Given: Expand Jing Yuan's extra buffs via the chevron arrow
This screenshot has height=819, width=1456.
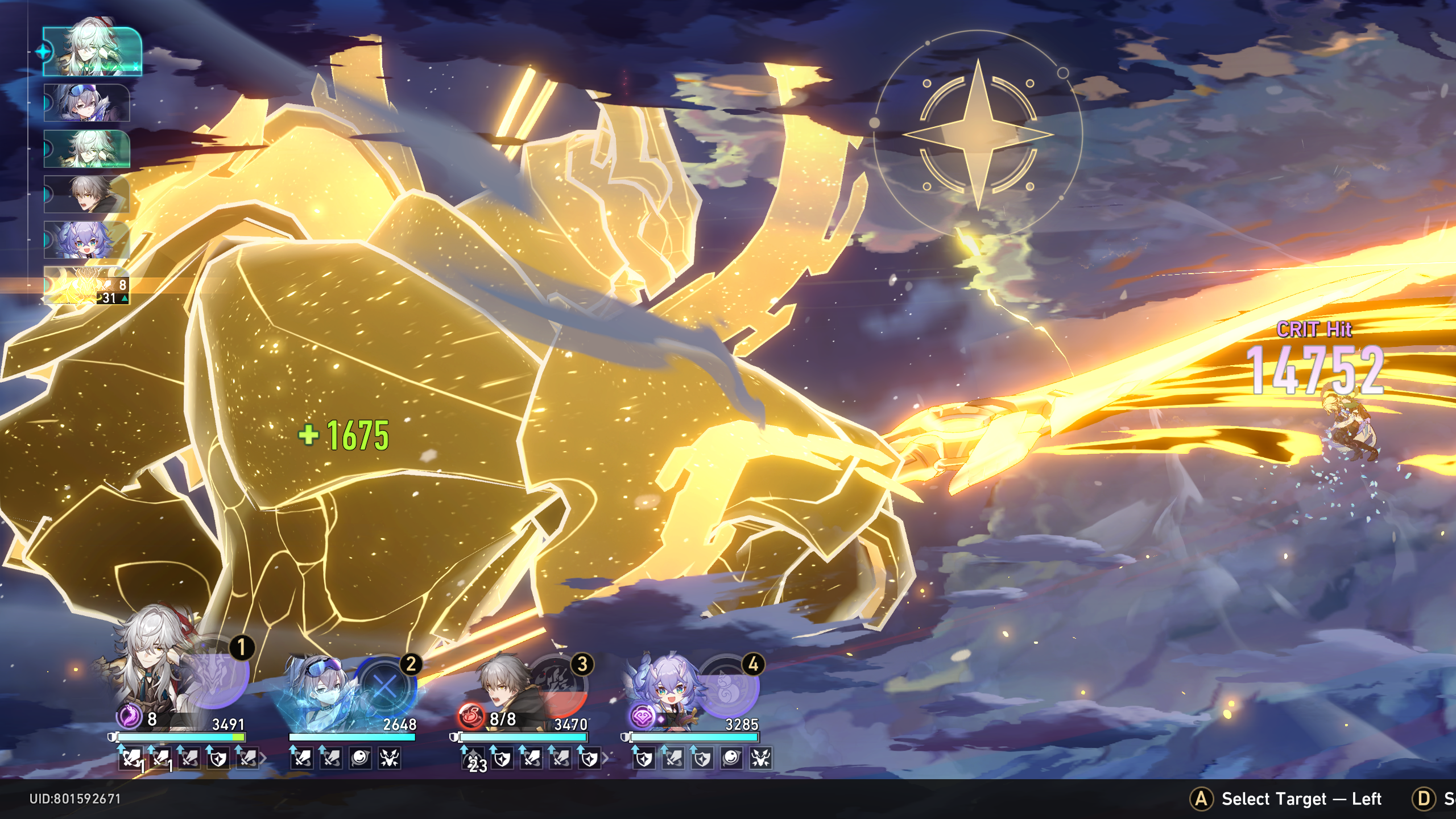Looking at the screenshot, I should pyautogui.click(x=264, y=759).
